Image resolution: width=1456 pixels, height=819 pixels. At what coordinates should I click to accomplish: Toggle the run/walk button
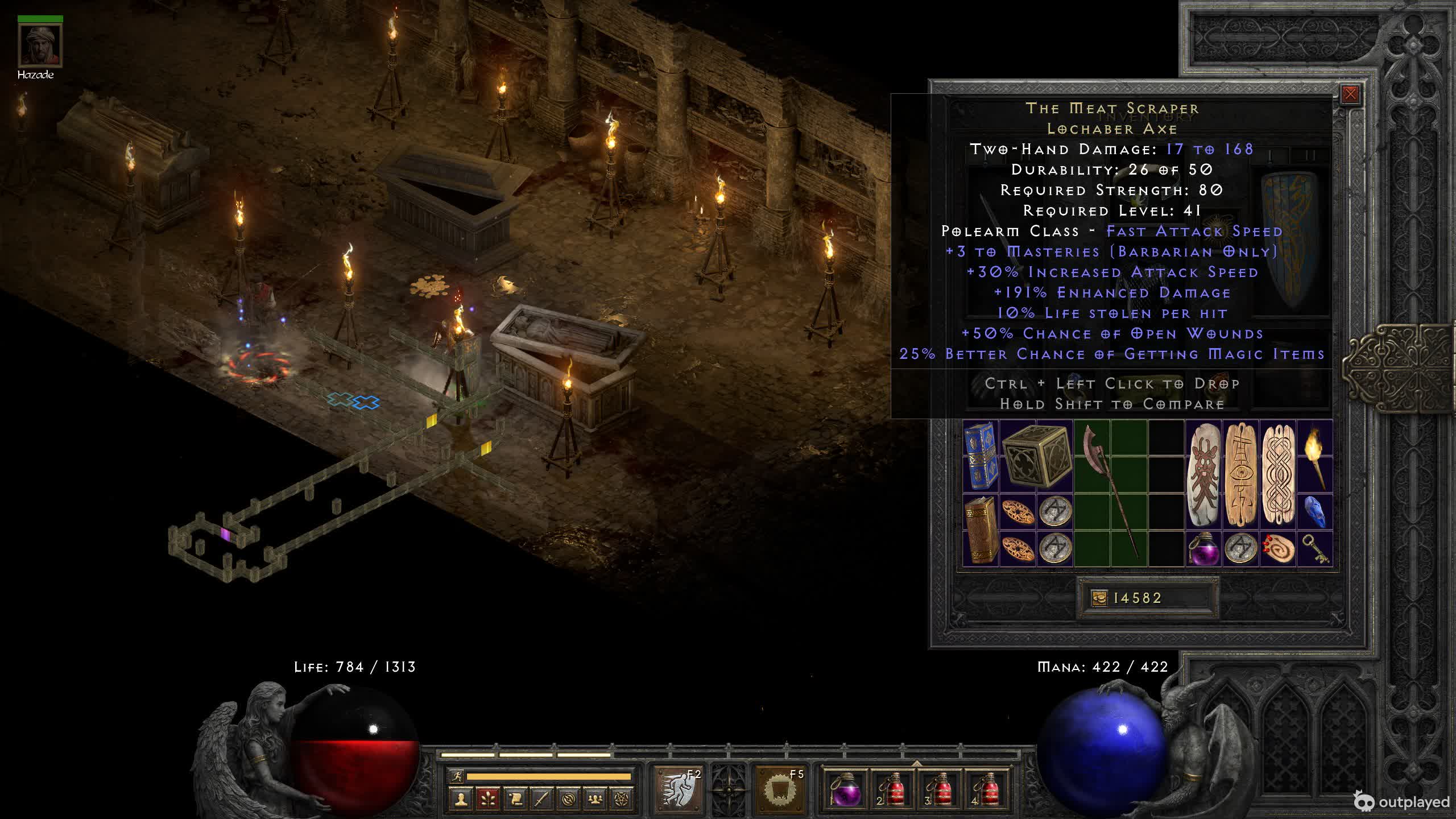click(456, 776)
